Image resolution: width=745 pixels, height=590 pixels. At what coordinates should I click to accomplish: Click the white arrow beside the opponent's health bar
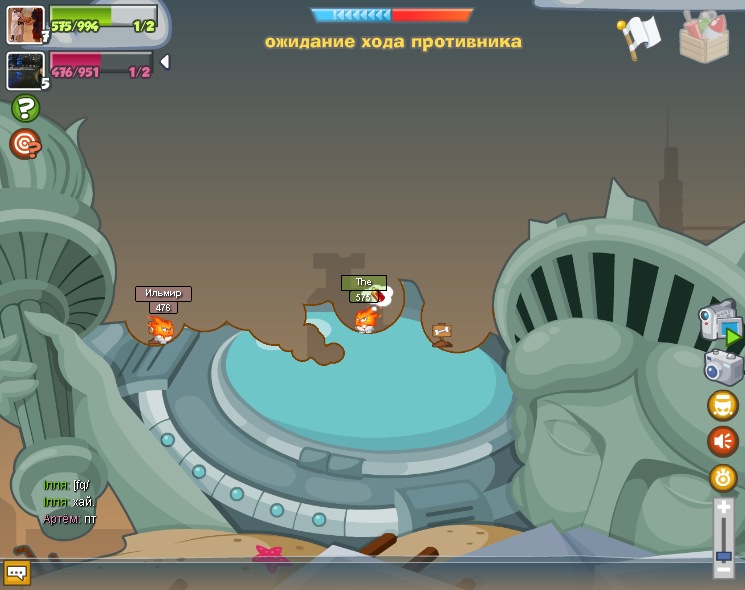tap(165, 62)
